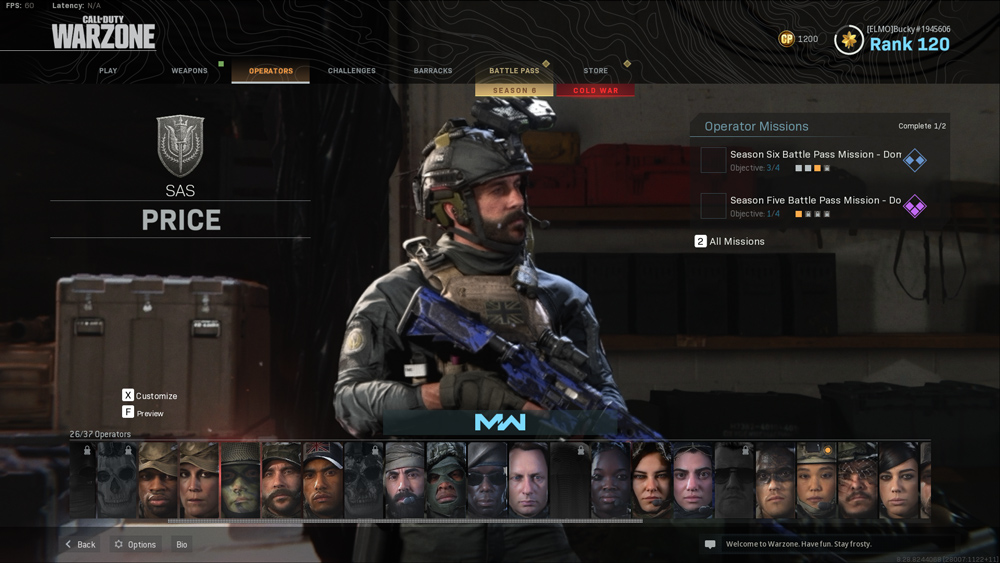Preview the Price operator
This screenshot has height=563, width=1000.
[x=144, y=413]
